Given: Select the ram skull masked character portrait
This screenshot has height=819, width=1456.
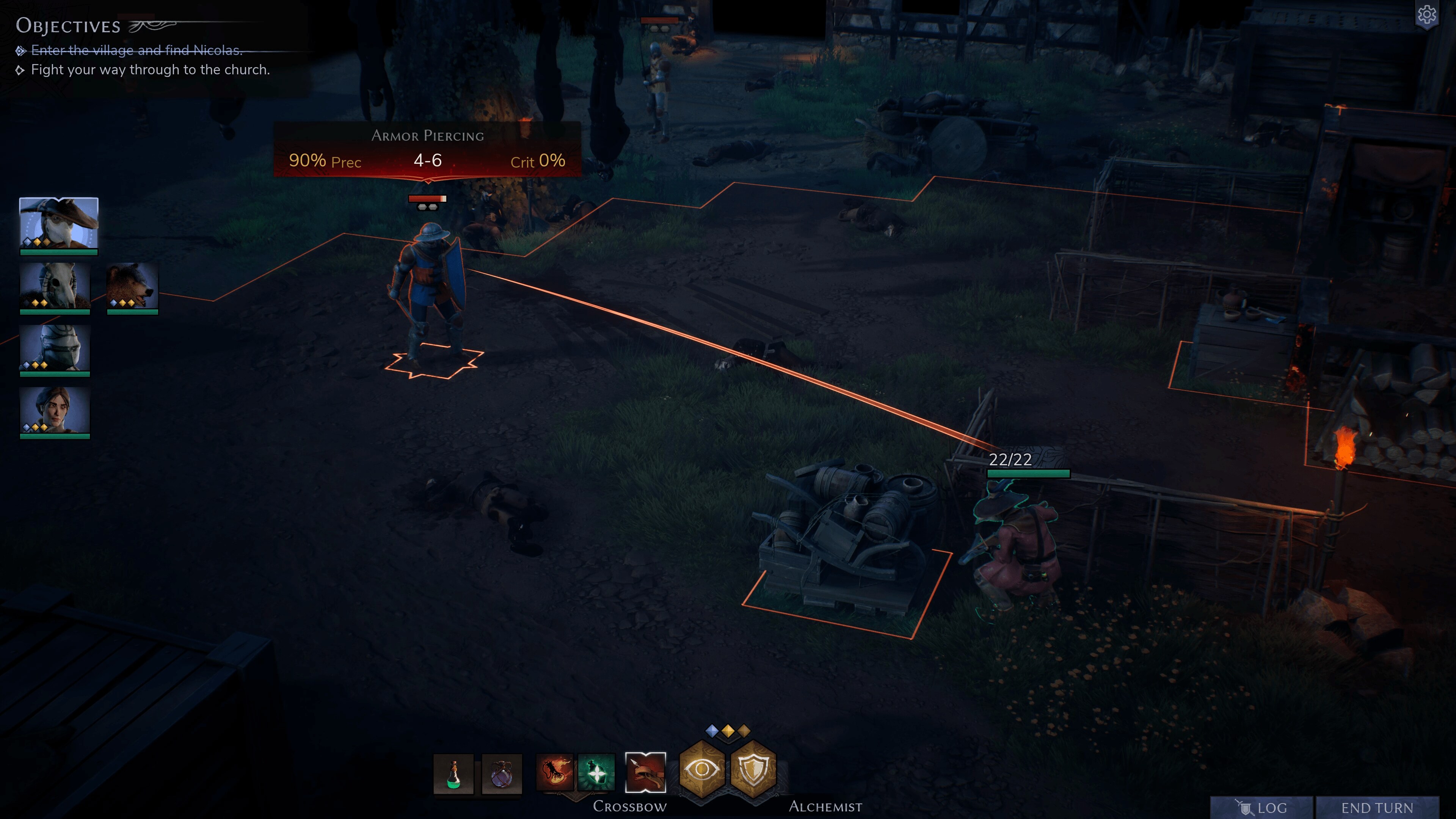Looking at the screenshot, I should click(x=55, y=286).
